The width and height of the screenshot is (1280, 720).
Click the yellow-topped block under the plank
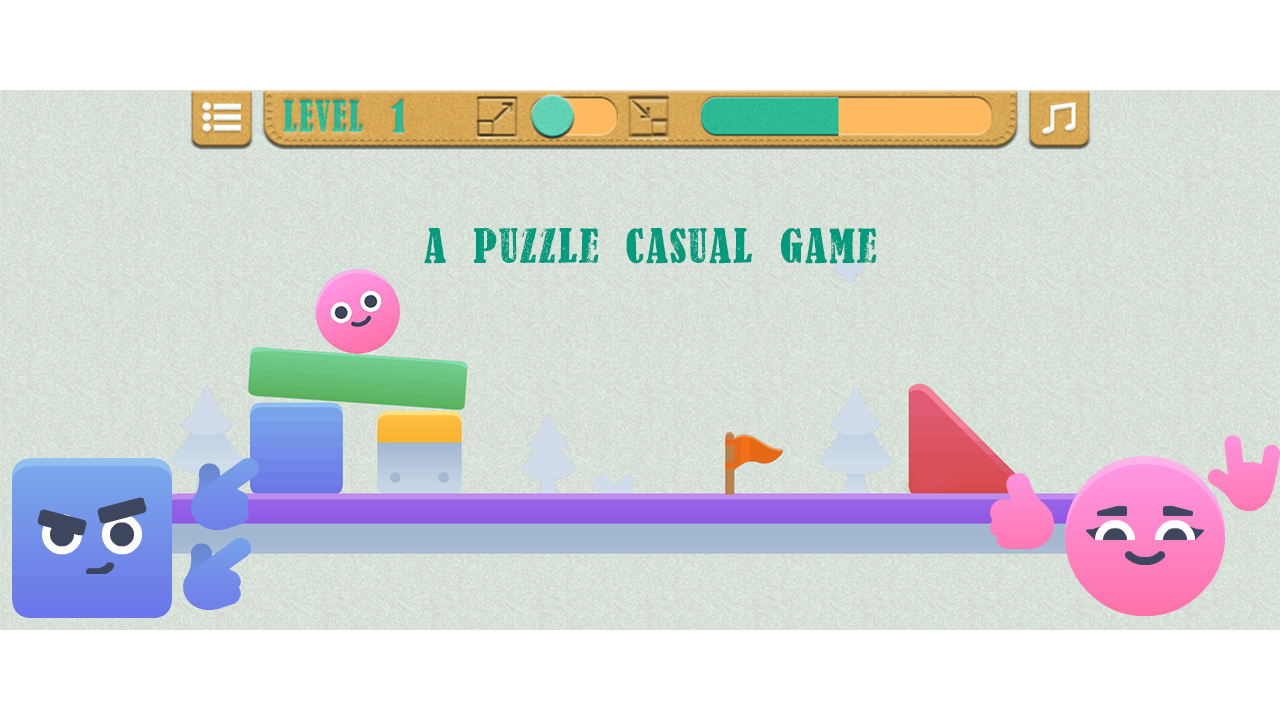pos(418,450)
